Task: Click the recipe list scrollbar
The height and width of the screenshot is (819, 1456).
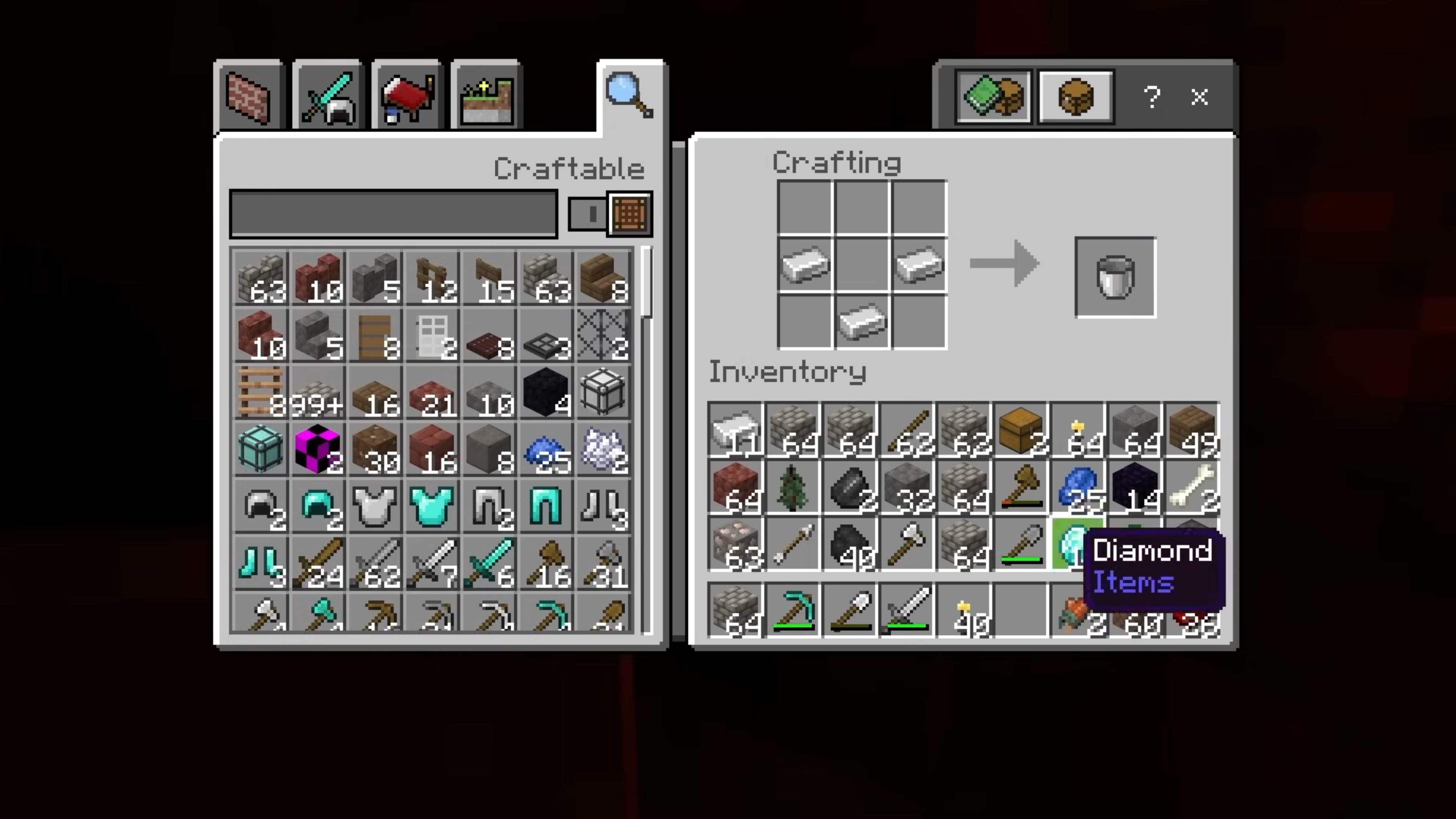Action: point(646,271)
